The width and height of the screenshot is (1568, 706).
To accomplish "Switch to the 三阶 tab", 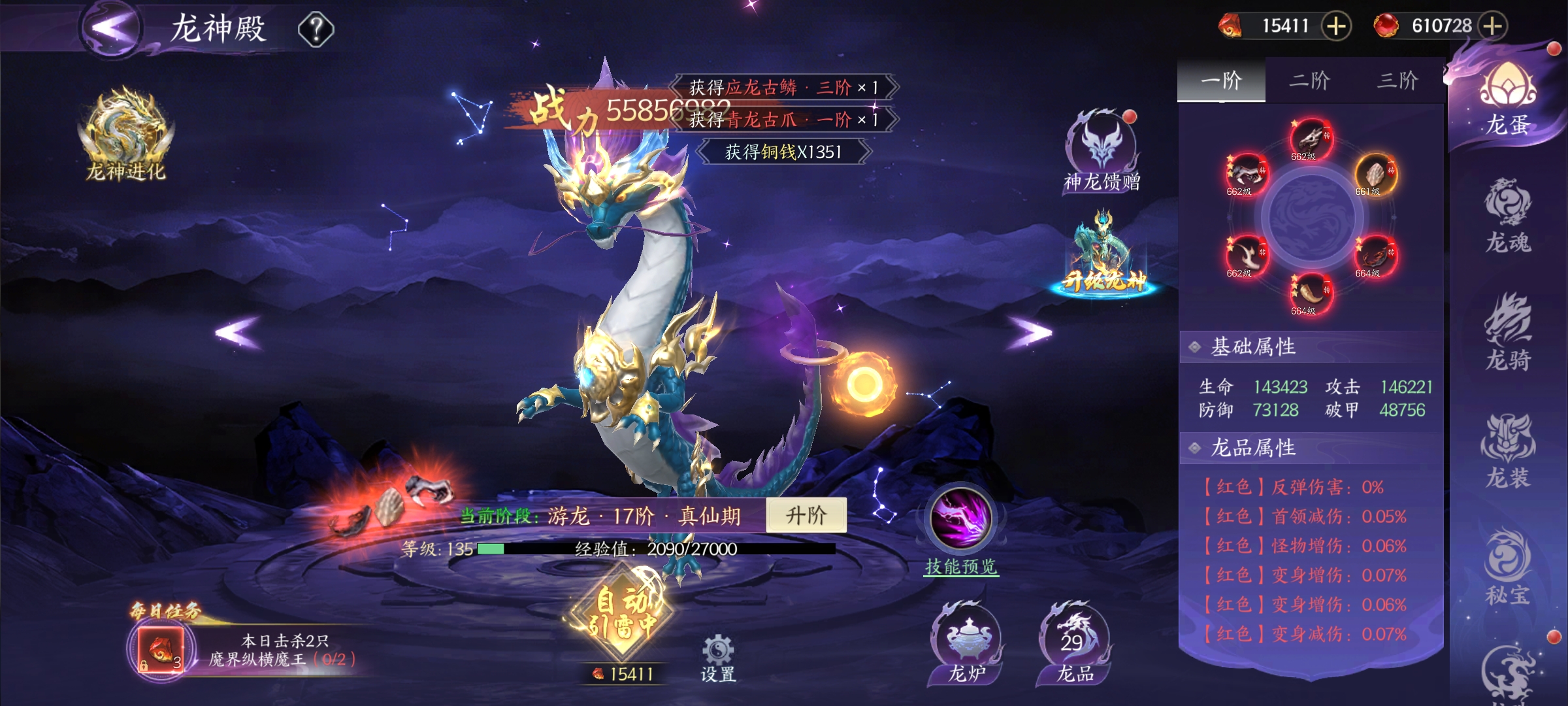I will [x=1397, y=80].
